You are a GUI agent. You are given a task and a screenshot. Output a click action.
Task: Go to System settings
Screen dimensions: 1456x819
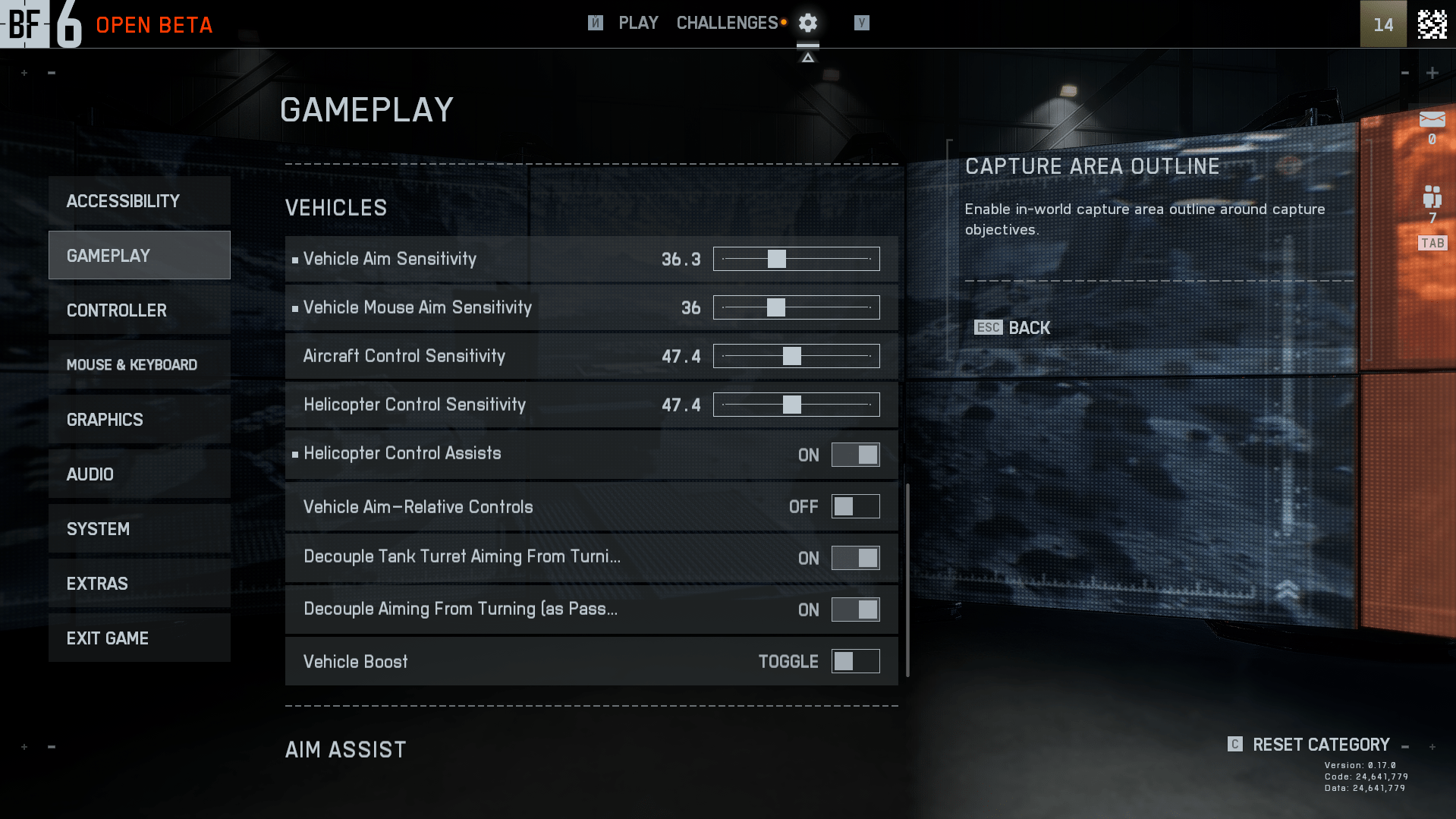point(139,529)
